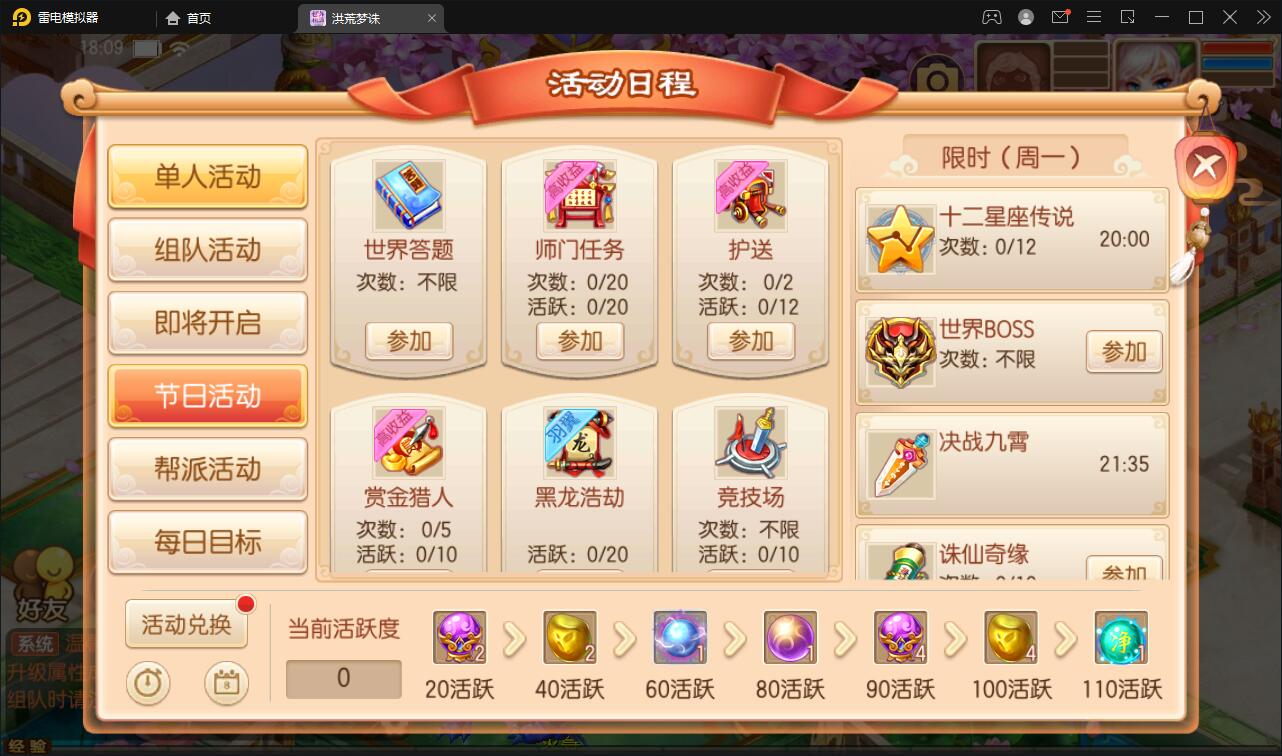Image resolution: width=1282 pixels, height=756 pixels.
Task: Open the 竞技场 arena sword icon
Action: click(750, 443)
